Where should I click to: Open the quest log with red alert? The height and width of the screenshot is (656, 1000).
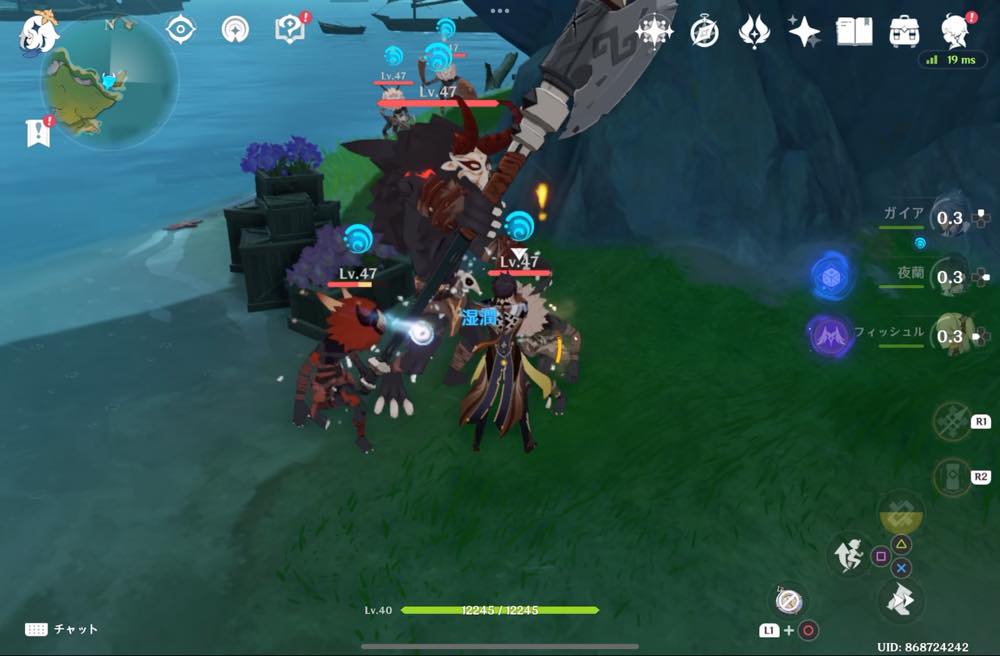[289, 29]
